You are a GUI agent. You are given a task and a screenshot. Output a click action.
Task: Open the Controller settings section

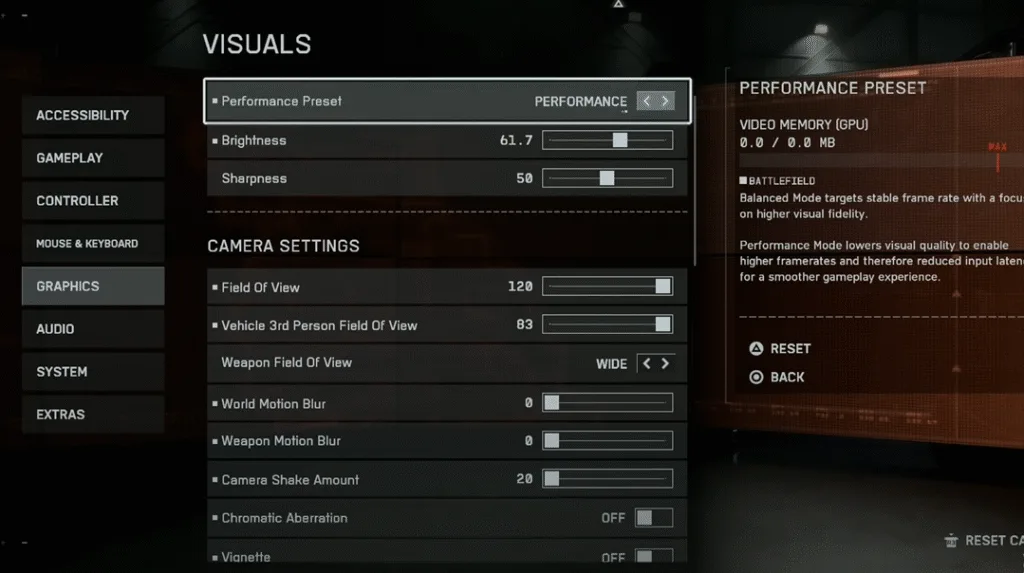(93, 201)
